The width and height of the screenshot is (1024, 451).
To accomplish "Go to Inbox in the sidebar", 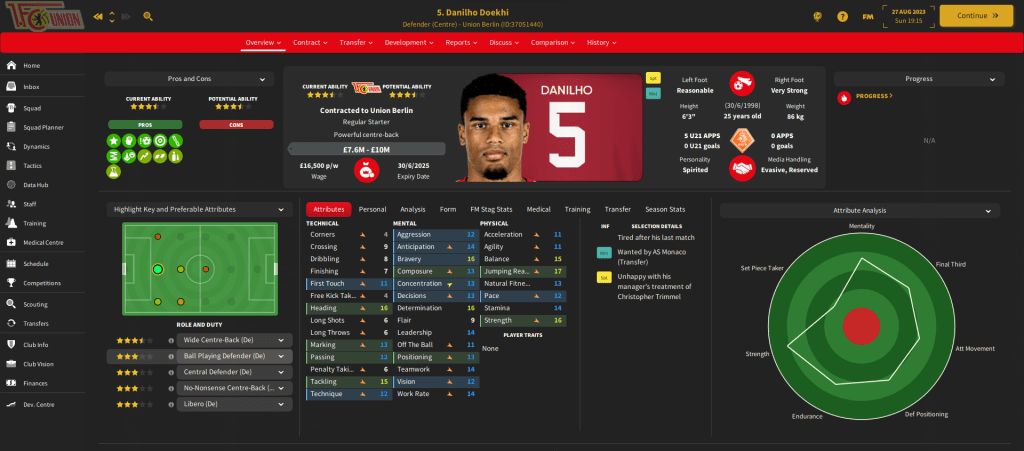I will click(31, 87).
